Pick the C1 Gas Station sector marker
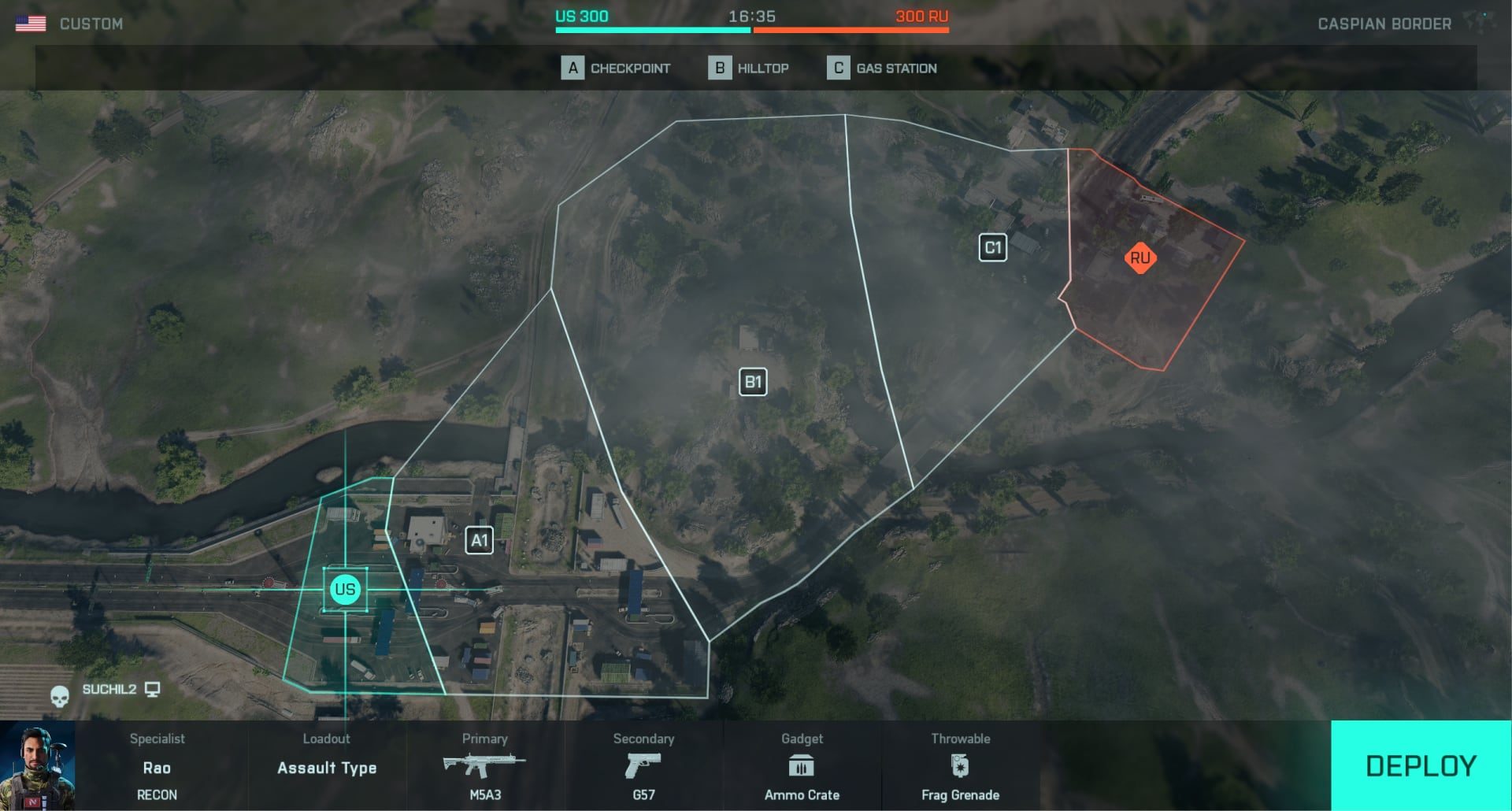The height and width of the screenshot is (811, 1512). click(x=992, y=248)
